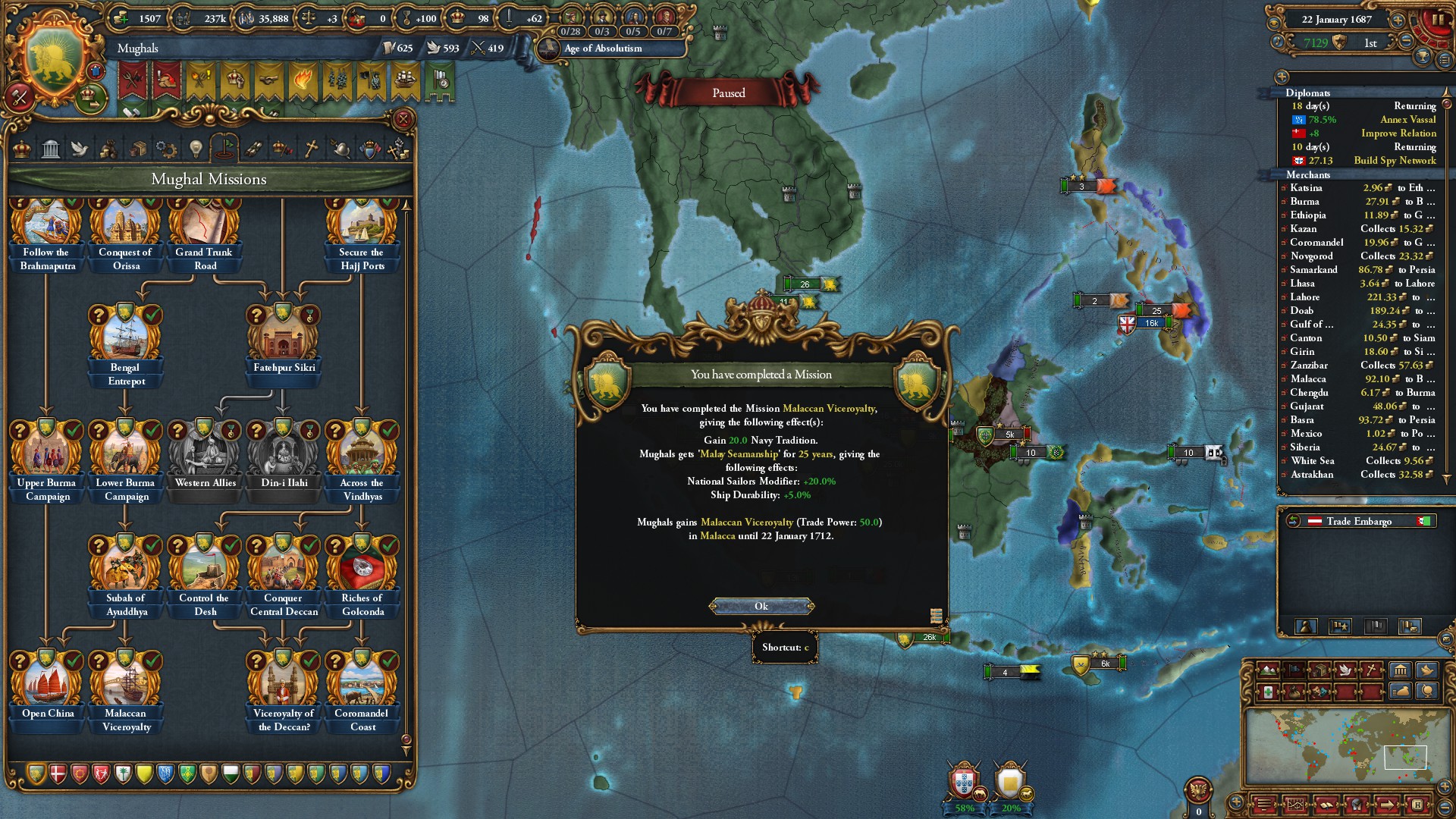Screen dimensions: 1456x819
Task: Close the Mughal Missions panel
Action: coord(403,119)
